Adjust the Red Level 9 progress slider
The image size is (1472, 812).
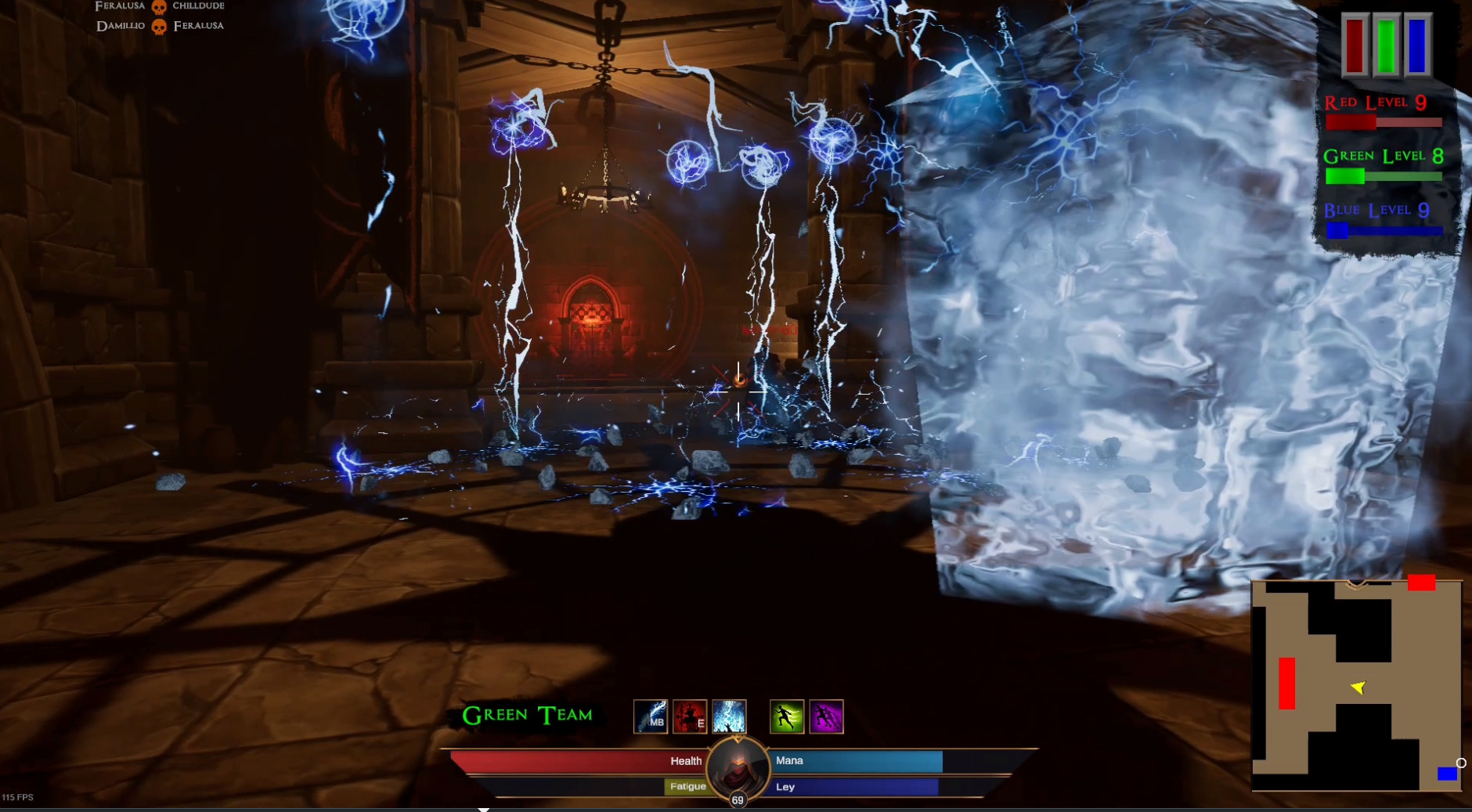(1386, 121)
